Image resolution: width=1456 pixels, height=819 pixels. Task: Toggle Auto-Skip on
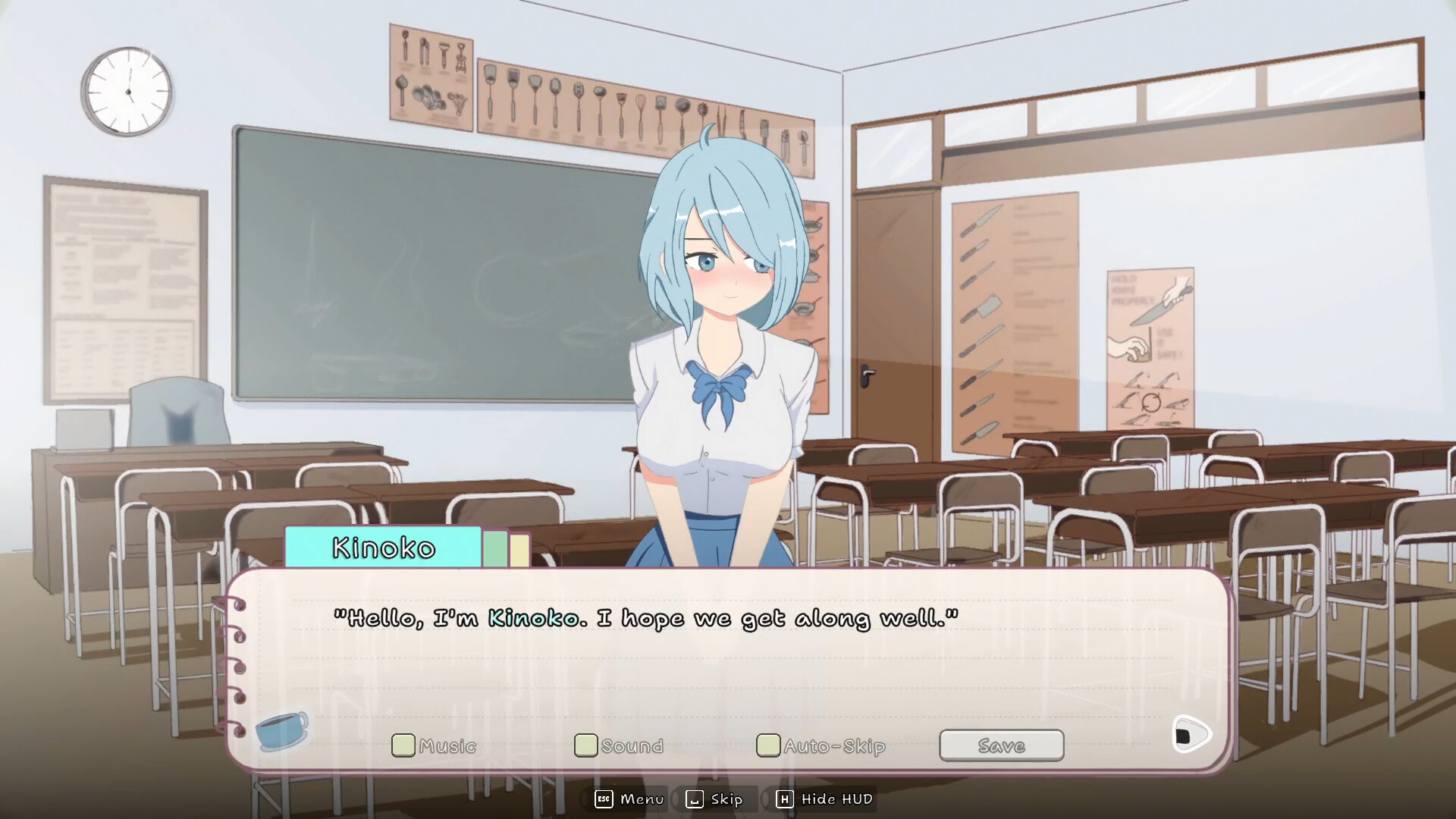768,745
